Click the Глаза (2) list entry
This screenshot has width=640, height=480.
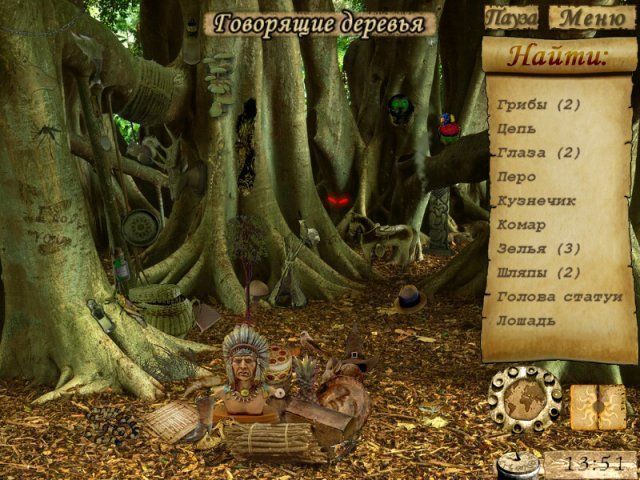tap(538, 153)
